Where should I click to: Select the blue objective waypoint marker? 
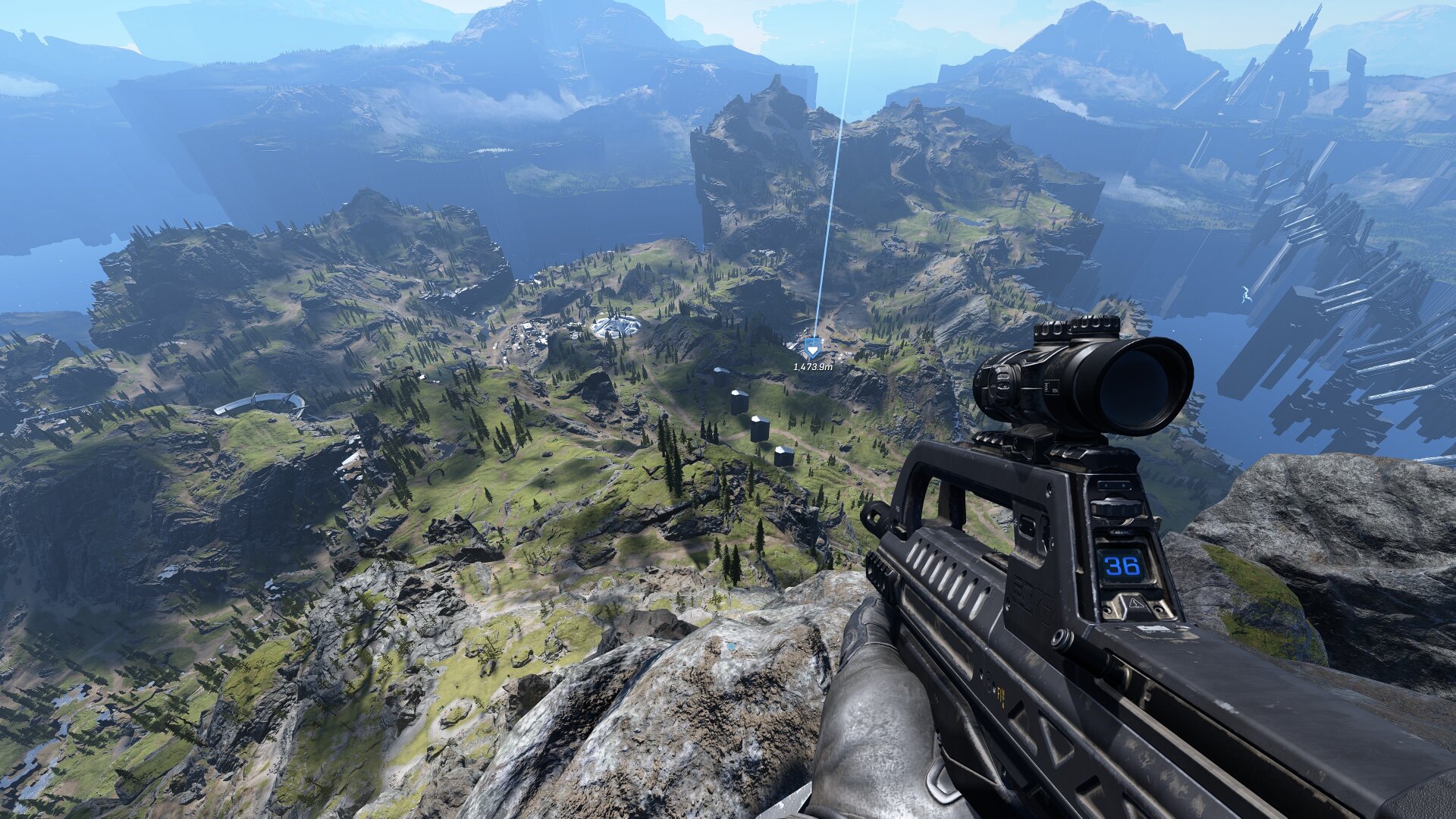[x=813, y=348]
